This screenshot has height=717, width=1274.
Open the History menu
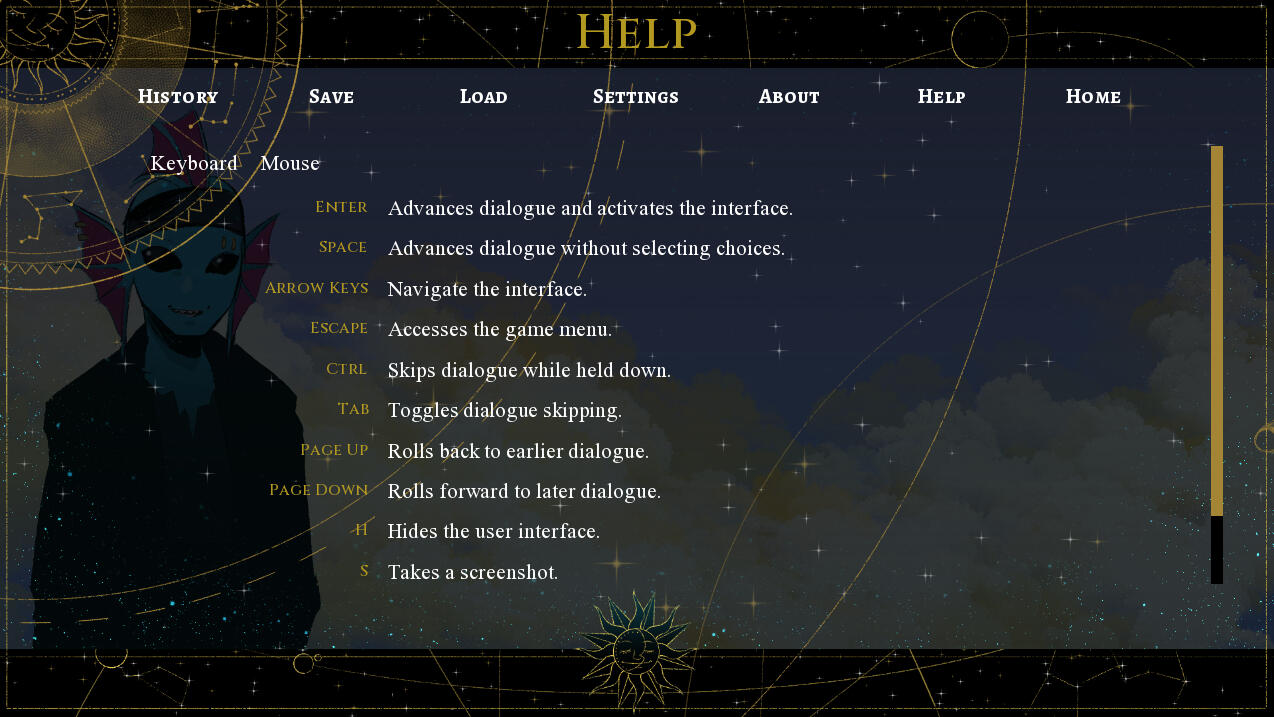[x=178, y=97]
